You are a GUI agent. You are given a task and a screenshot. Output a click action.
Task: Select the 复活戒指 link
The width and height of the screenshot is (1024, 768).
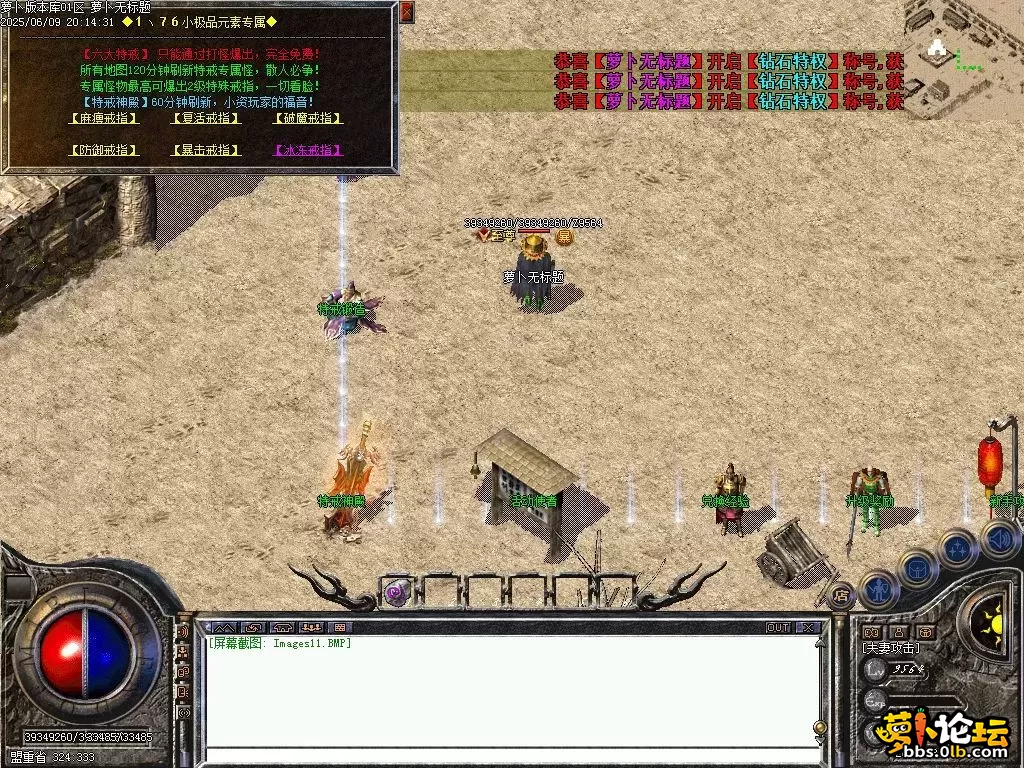coord(206,118)
